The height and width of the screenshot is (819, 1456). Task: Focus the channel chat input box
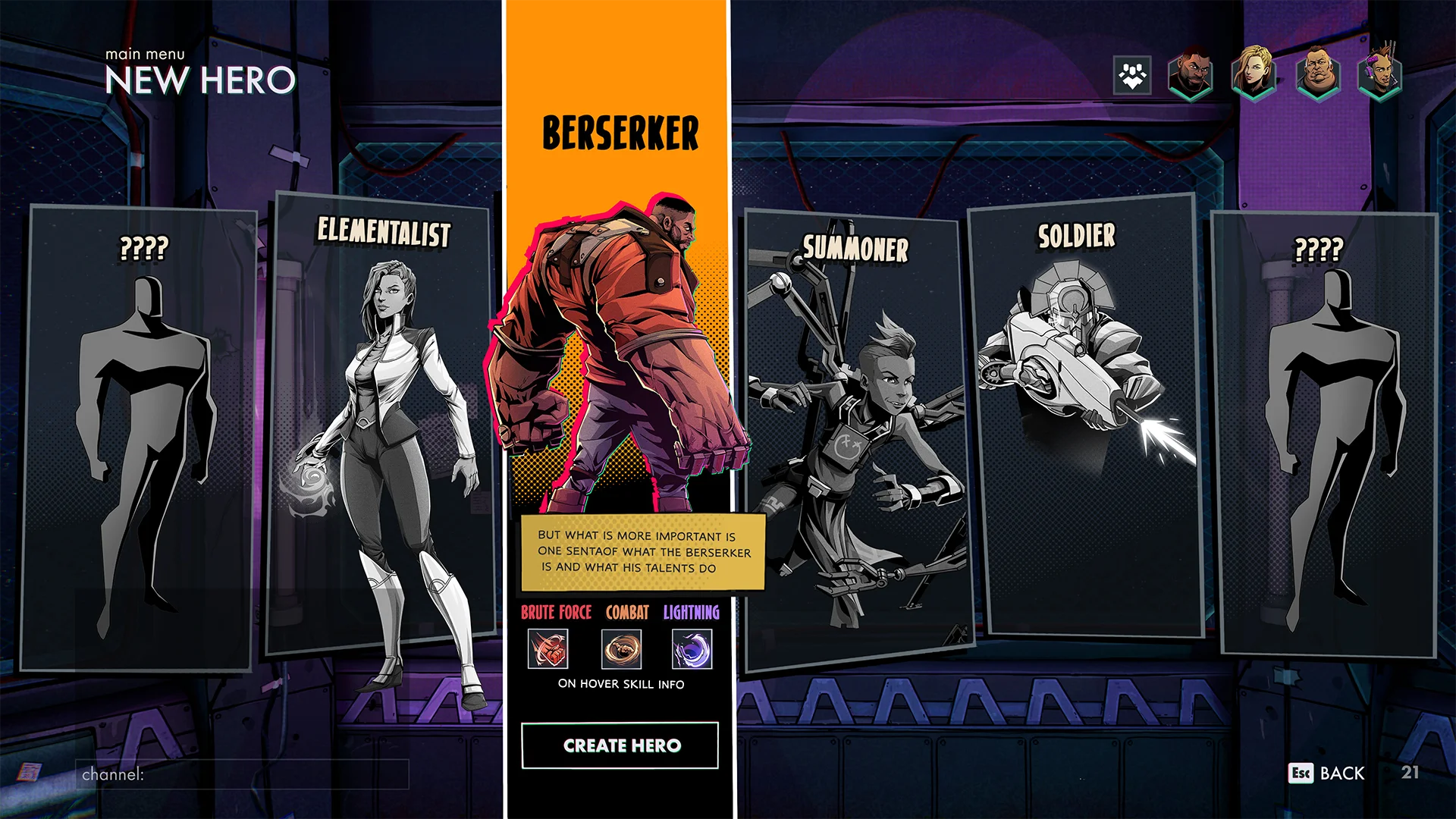pos(243,774)
